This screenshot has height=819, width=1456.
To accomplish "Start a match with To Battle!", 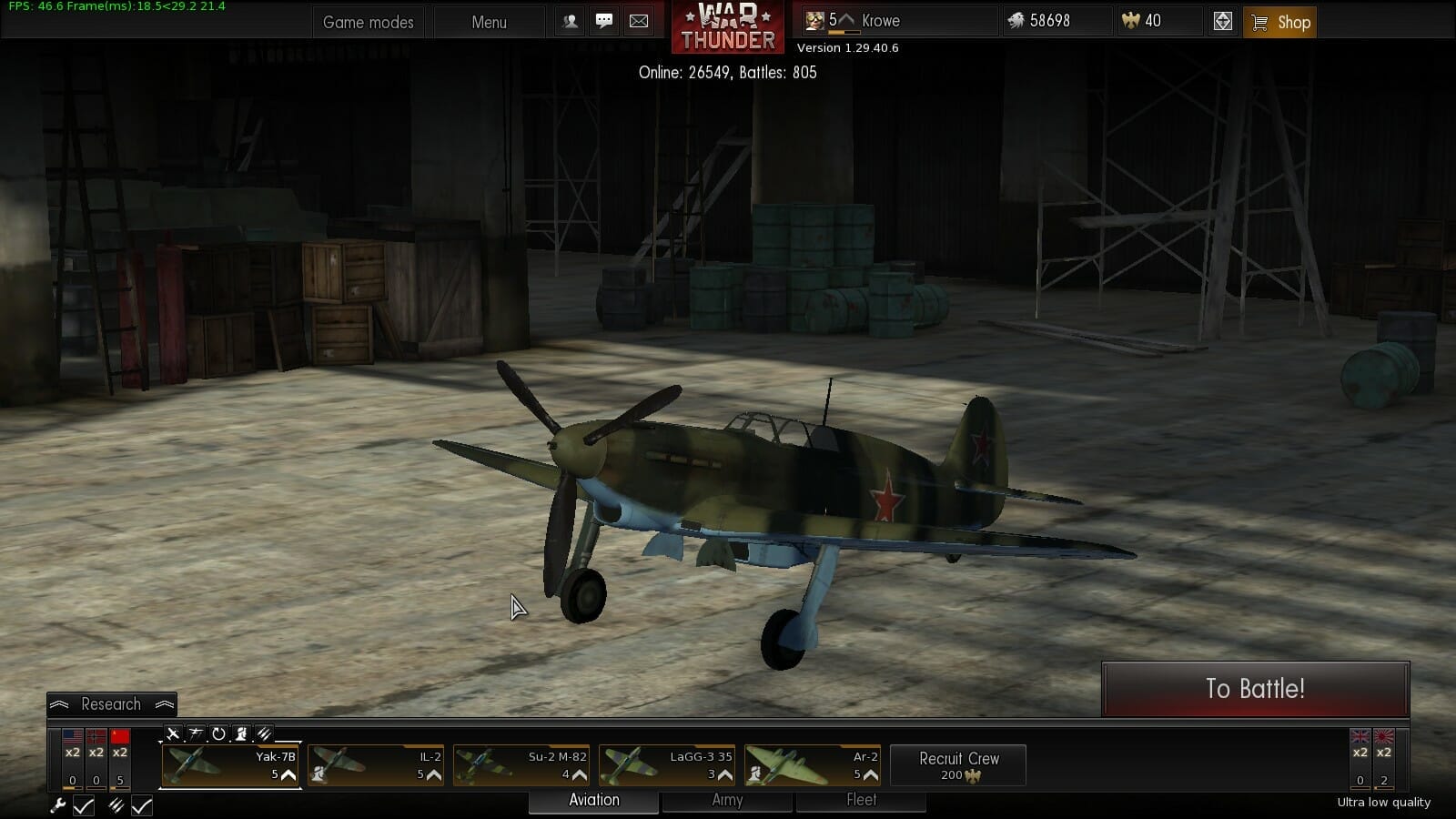I will tap(1255, 689).
